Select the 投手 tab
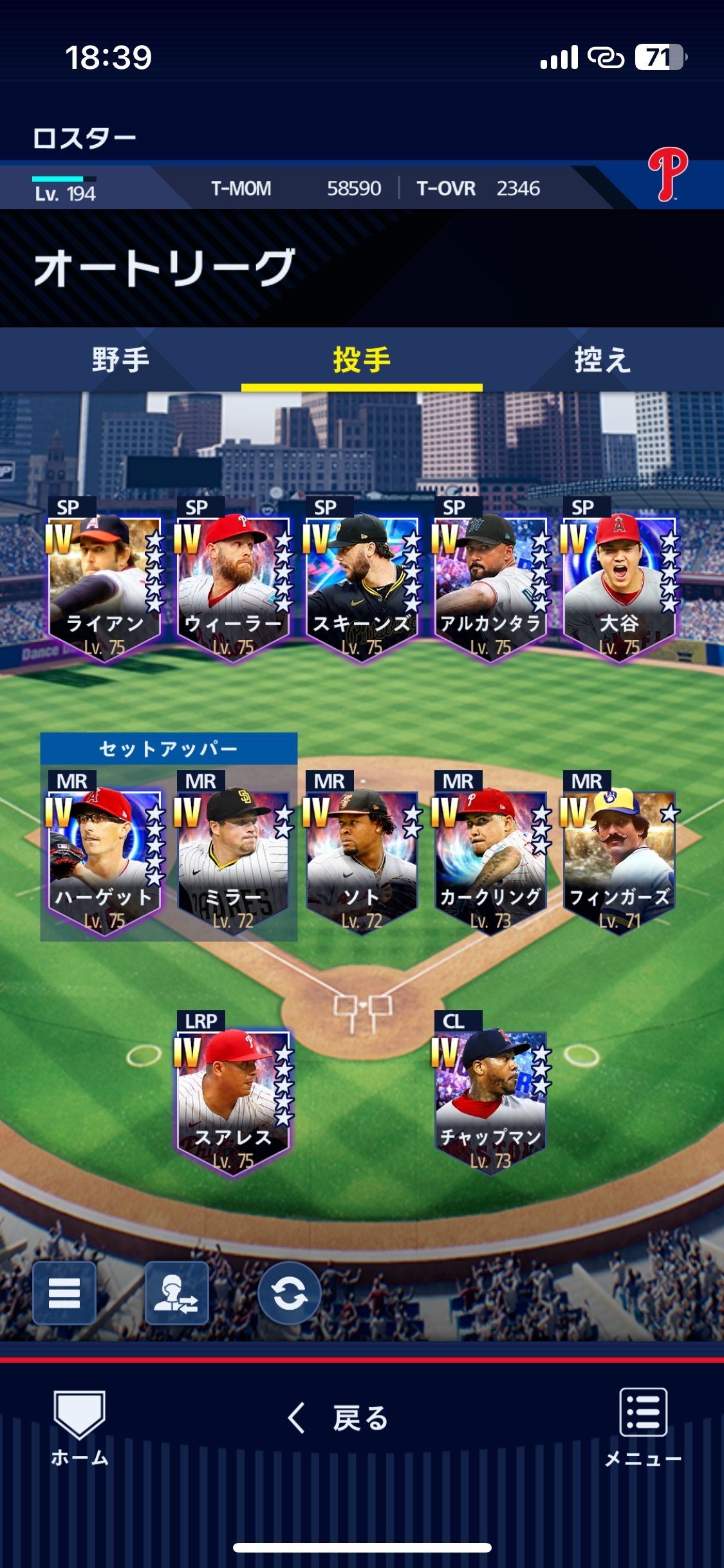 pos(362,359)
